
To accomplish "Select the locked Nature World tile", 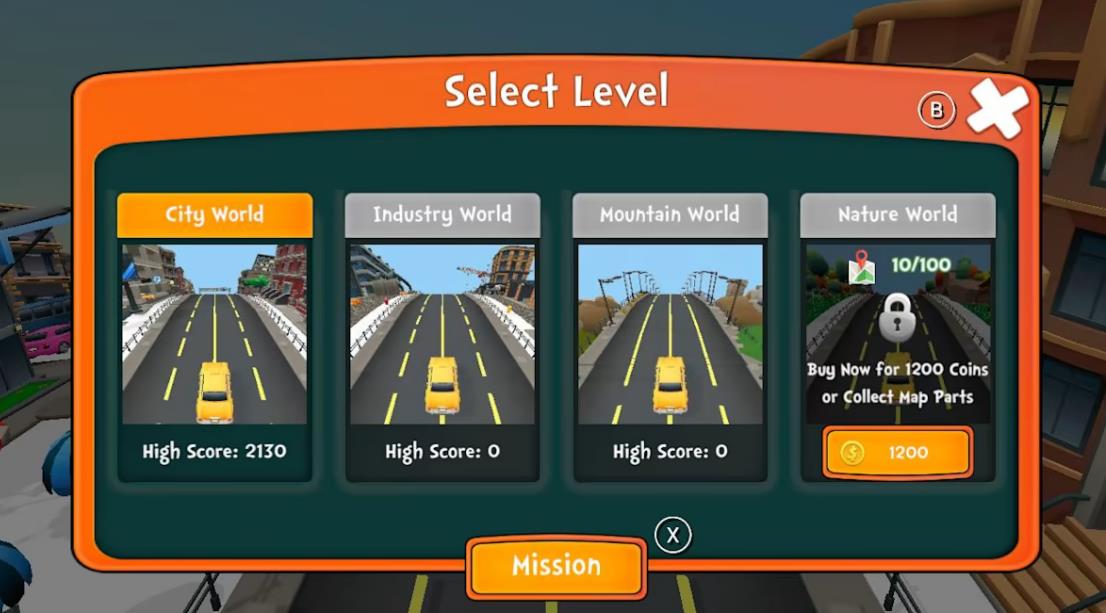I will point(897,320).
